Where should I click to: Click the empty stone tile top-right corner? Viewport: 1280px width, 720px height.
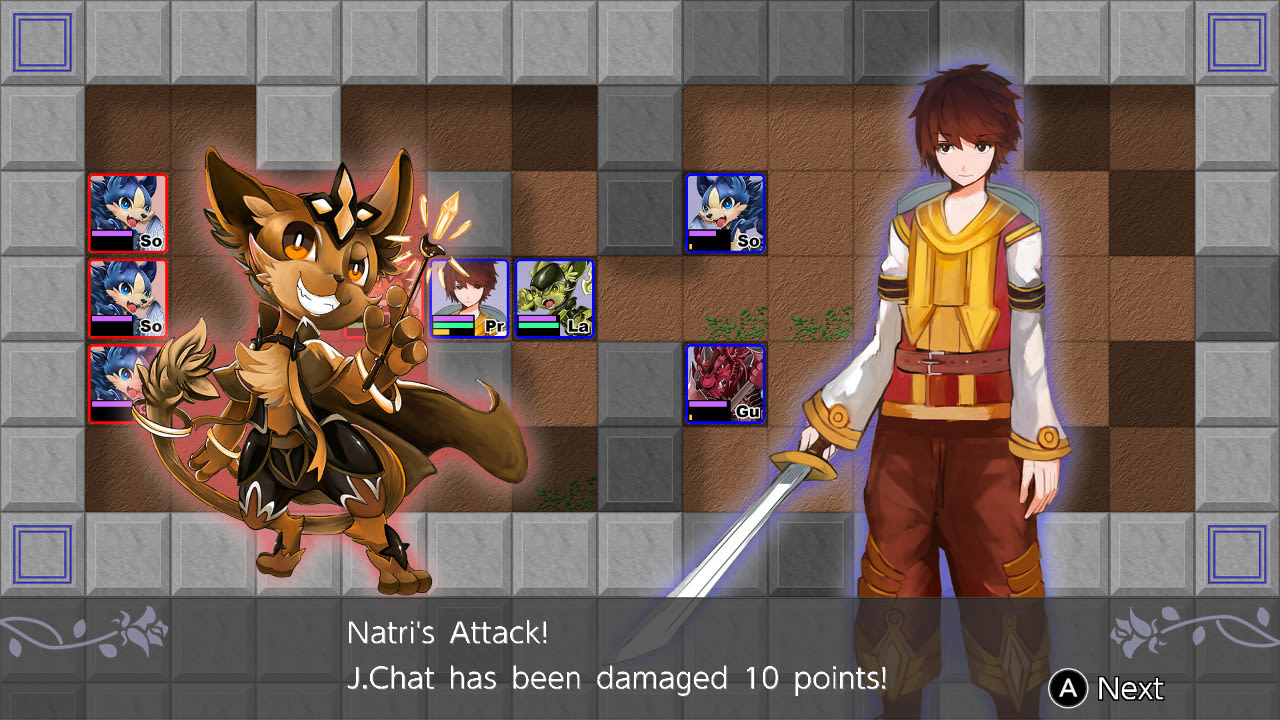1235,42
